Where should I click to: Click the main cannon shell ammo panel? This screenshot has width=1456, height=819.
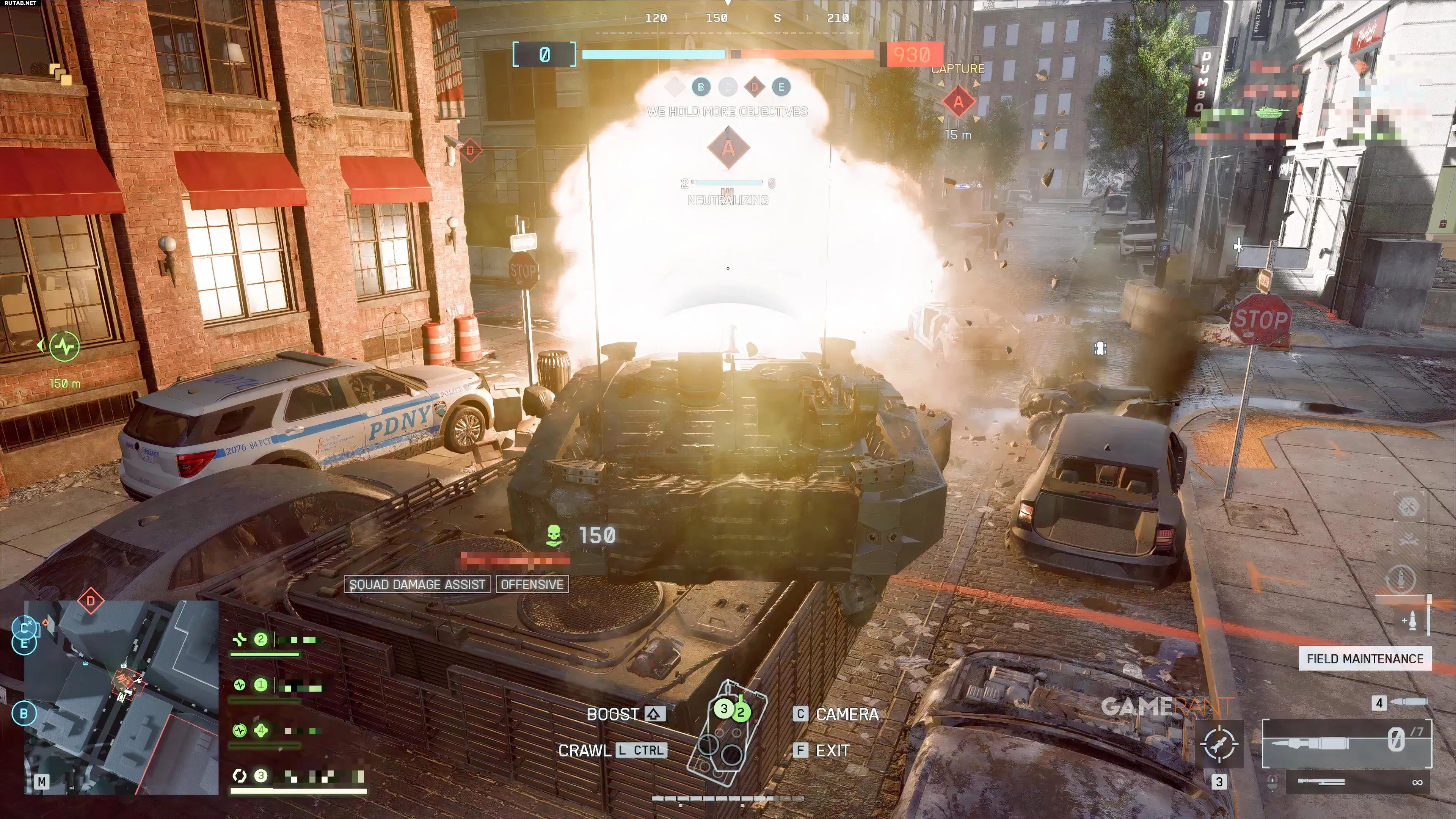click(x=1347, y=743)
